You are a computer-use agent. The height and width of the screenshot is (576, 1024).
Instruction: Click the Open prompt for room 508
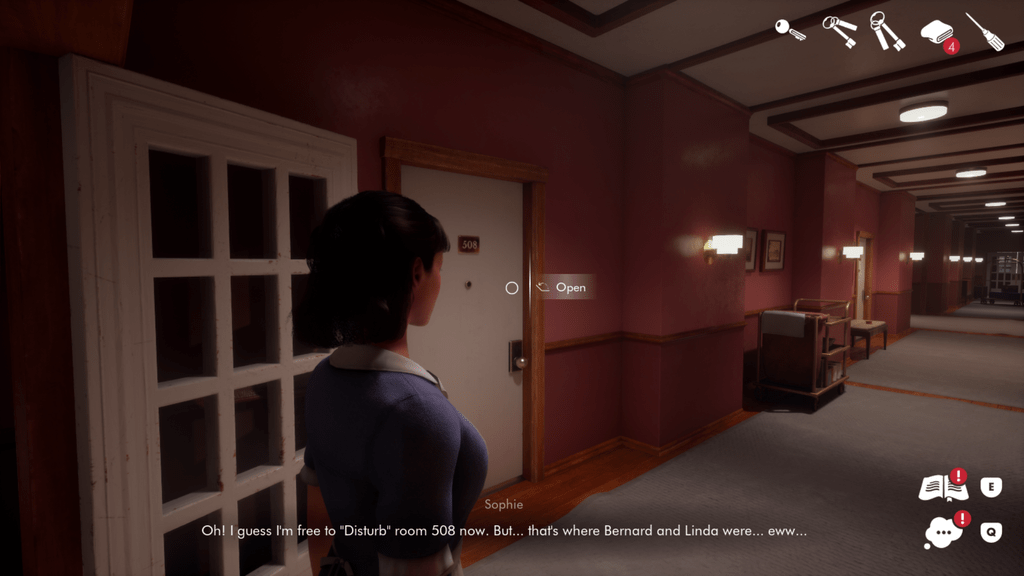[x=562, y=288]
